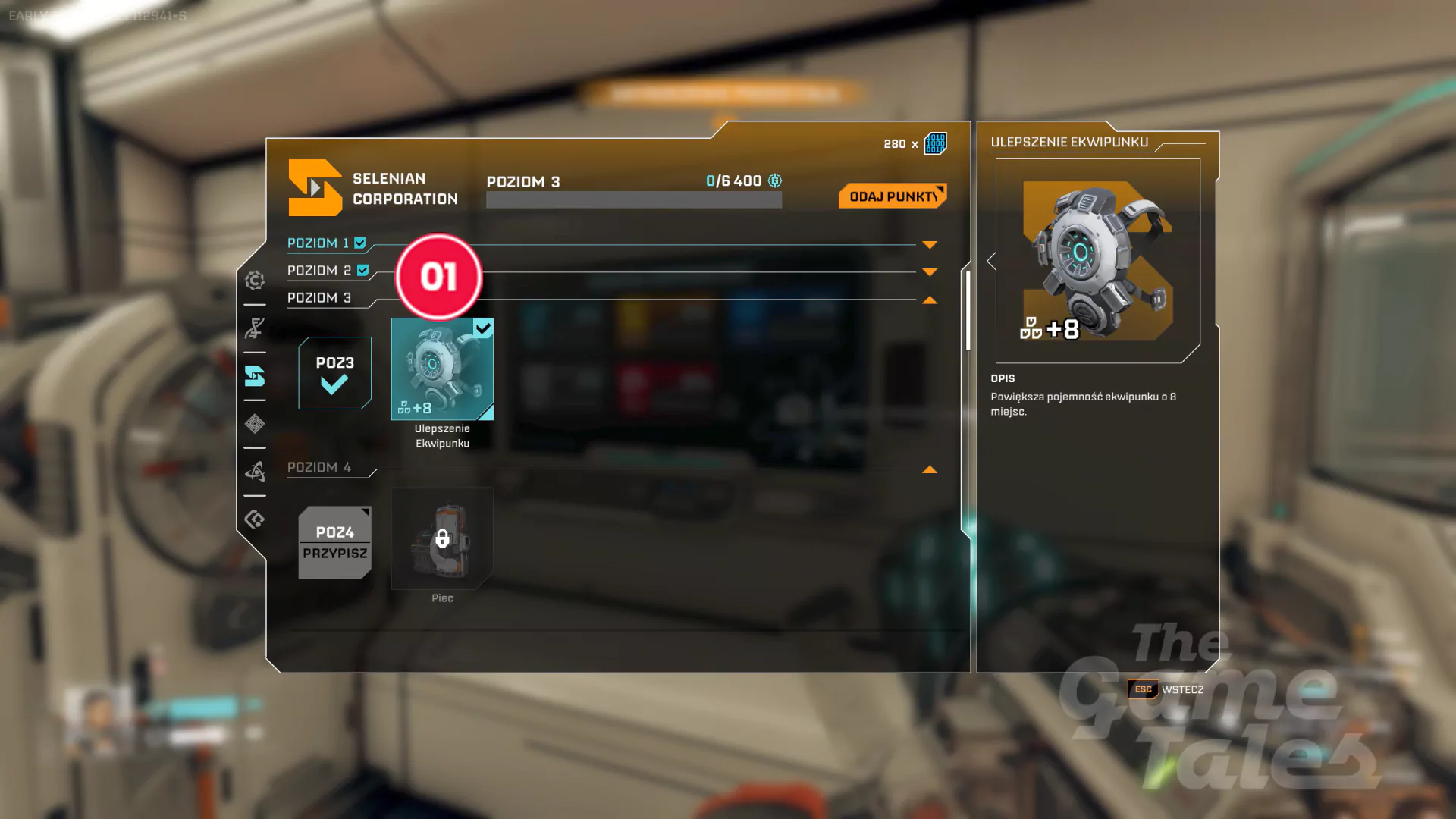The width and height of the screenshot is (1456, 819).
Task: Select the highlighted Selenian Corporation tab
Action: click(255, 376)
